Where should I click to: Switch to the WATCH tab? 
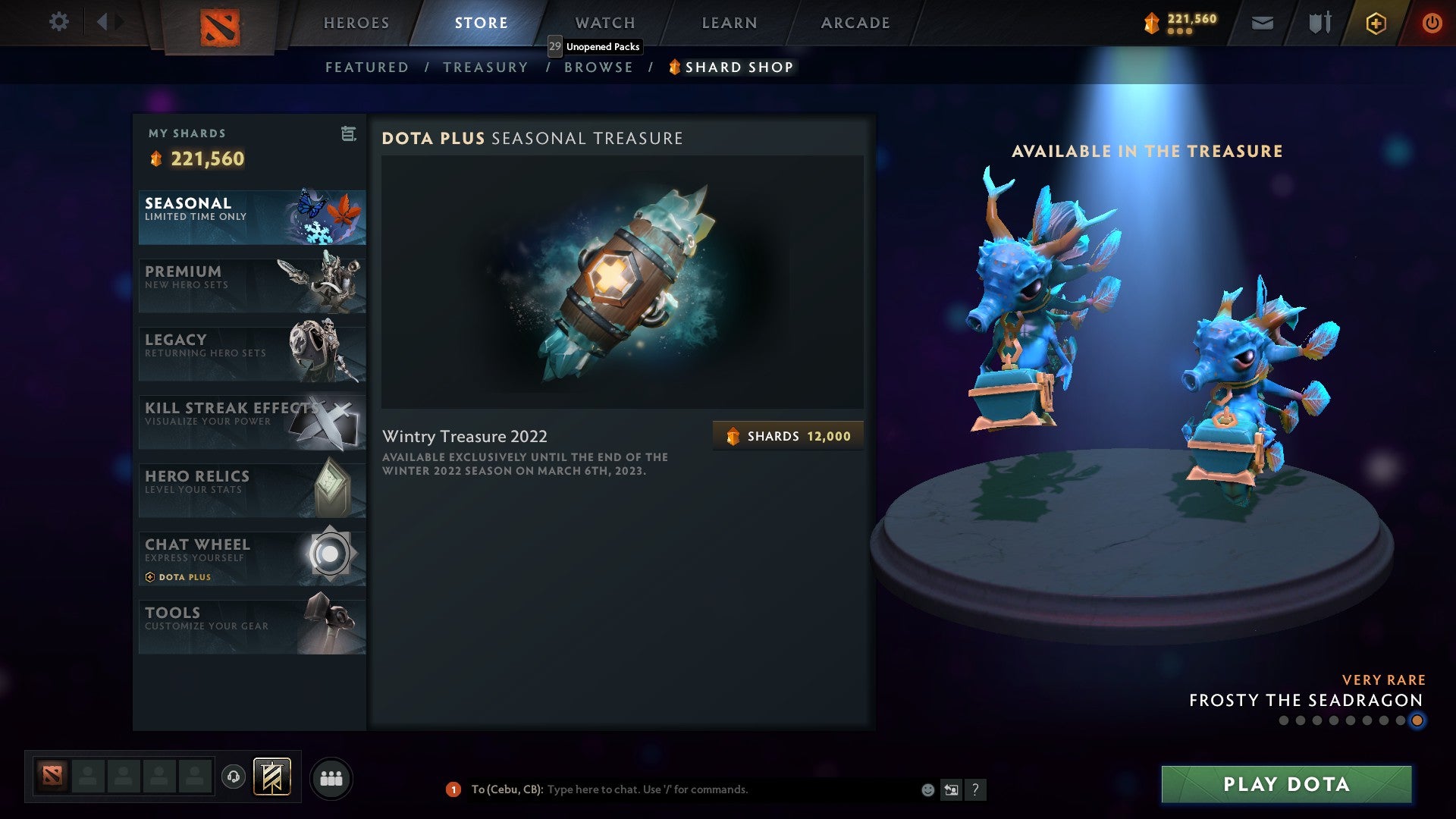(604, 23)
